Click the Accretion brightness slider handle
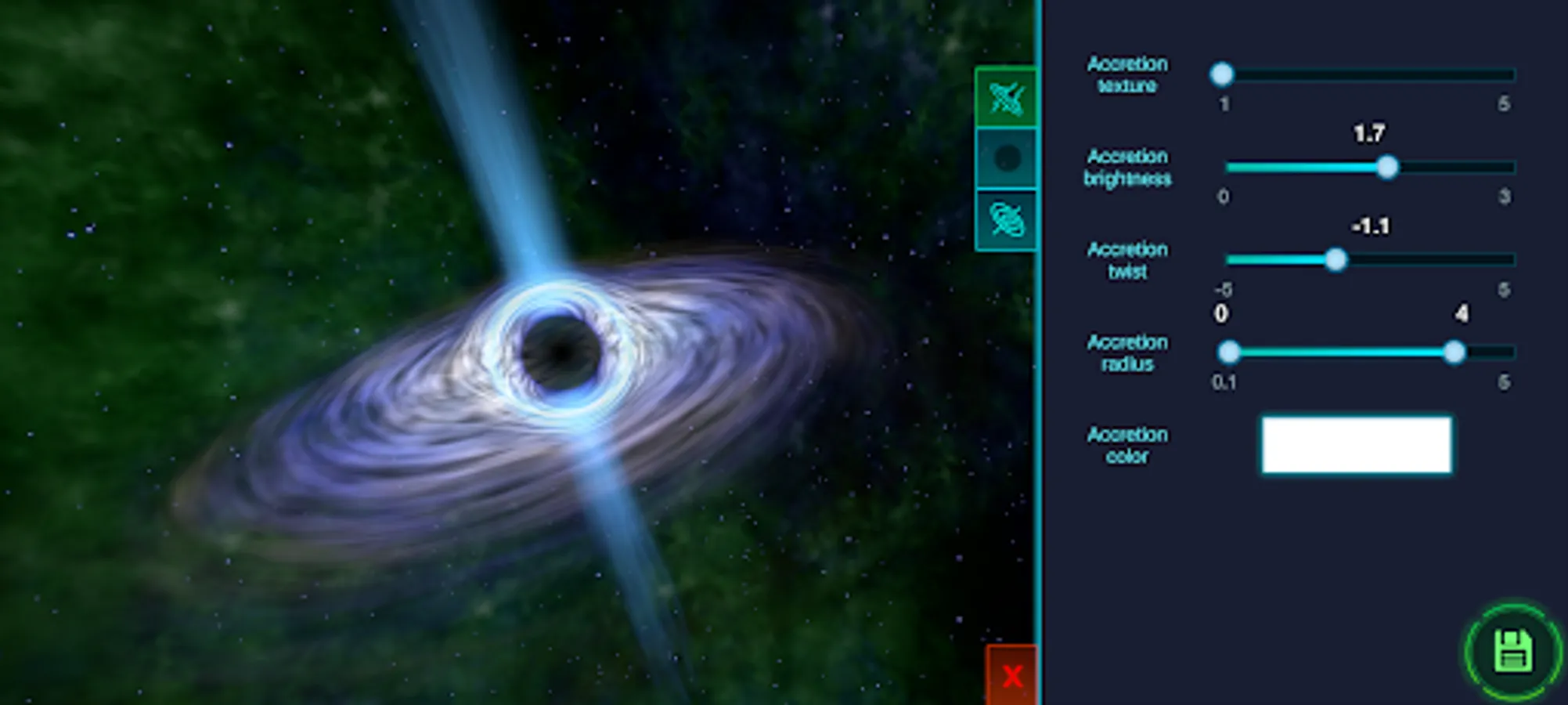Screen dimensions: 1568x705 pyautogui.click(x=1390, y=168)
